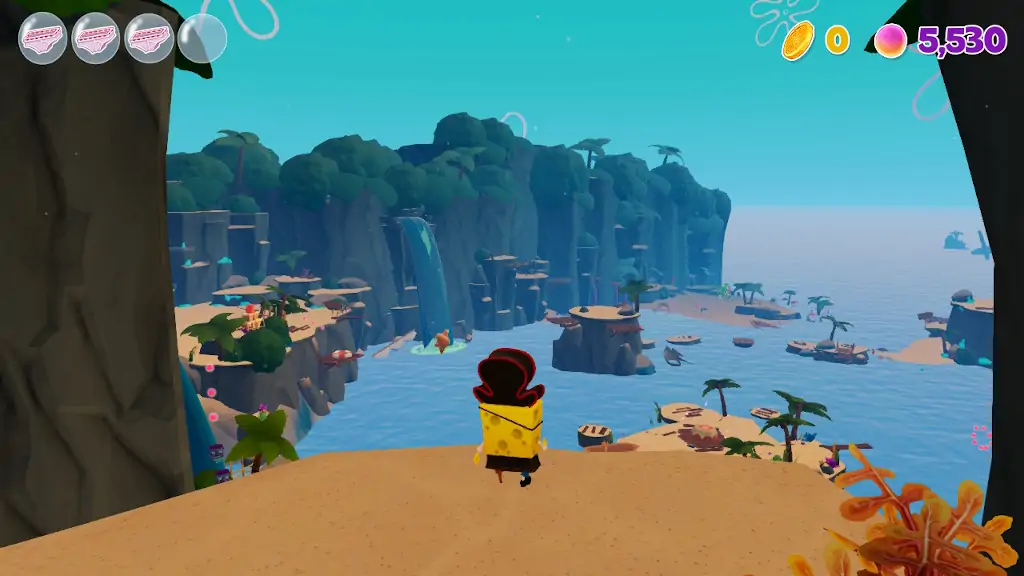
Task: Click the empty health bubble
Action: click(202, 39)
